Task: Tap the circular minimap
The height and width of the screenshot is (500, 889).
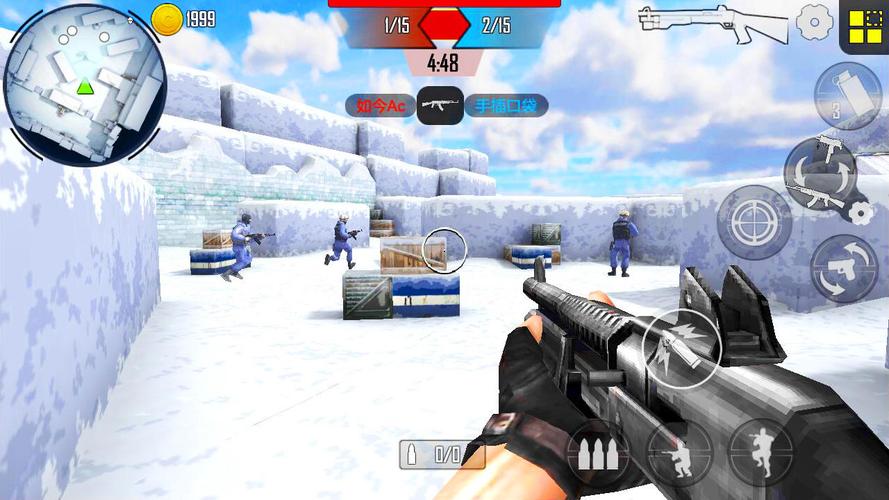Action: click(84, 85)
